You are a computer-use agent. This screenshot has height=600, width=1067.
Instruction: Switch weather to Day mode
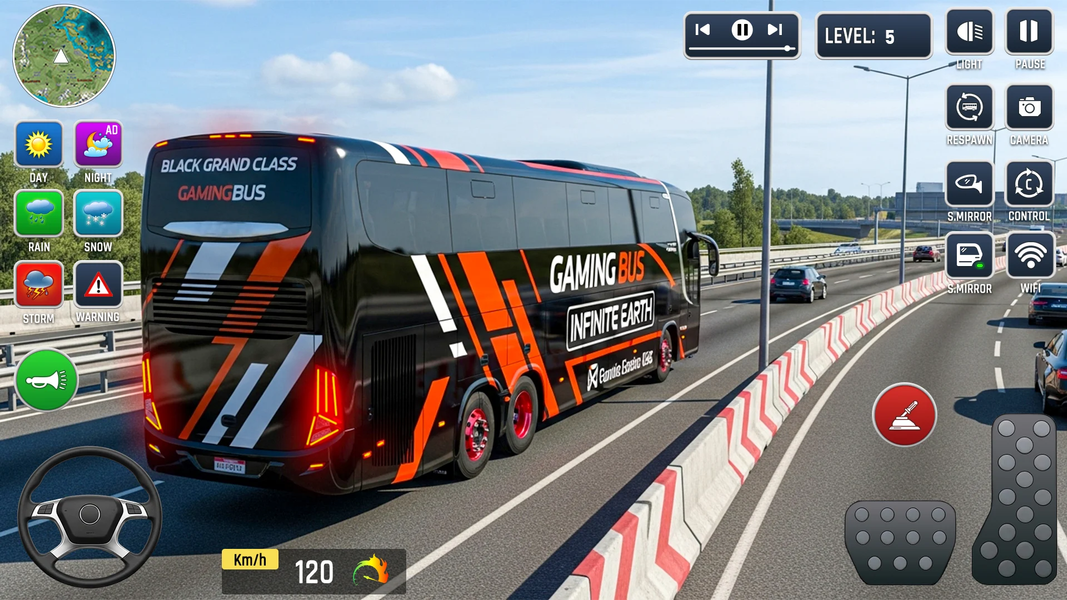click(x=39, y=144)
